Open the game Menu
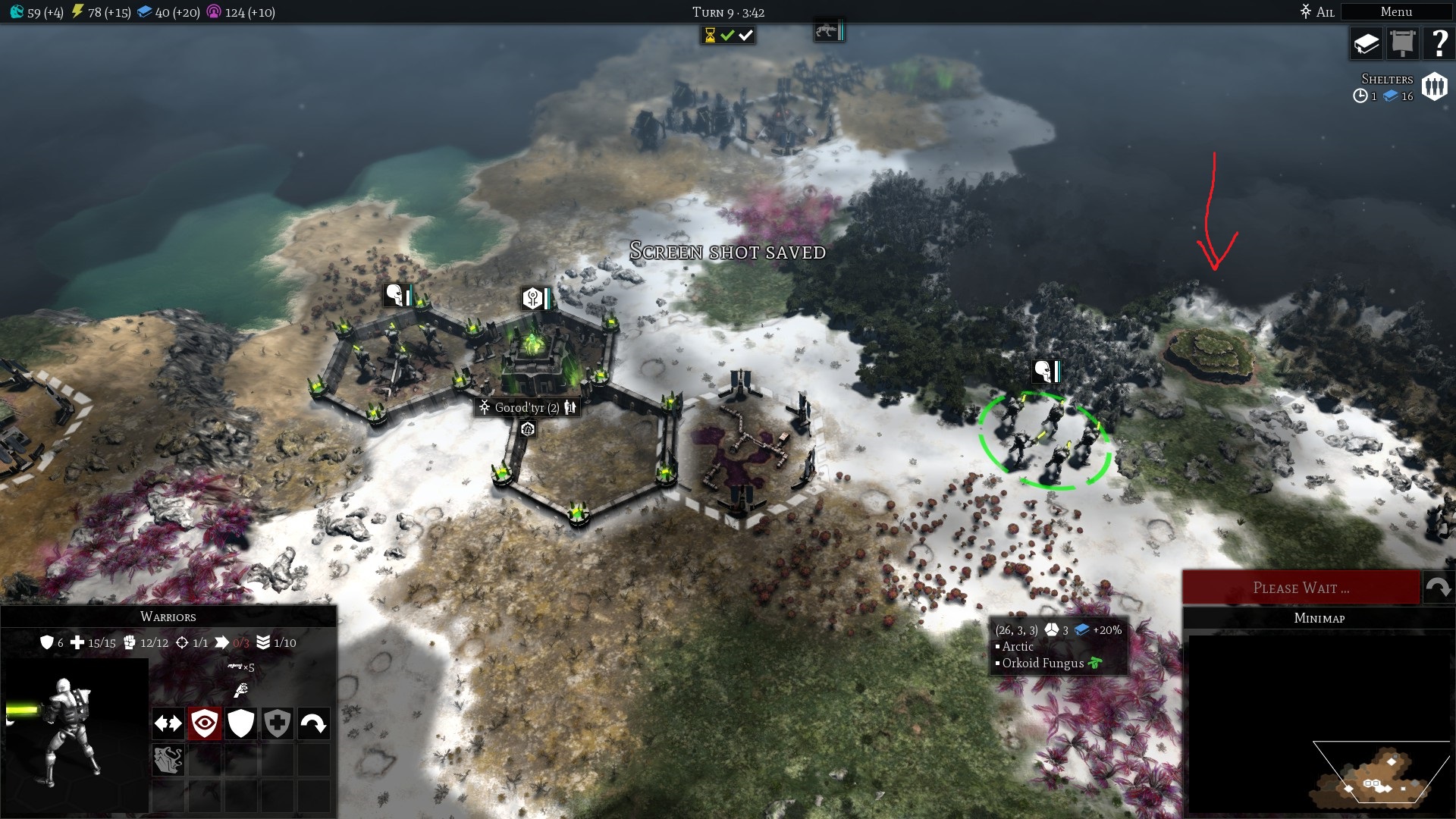 pos(1398,12)
